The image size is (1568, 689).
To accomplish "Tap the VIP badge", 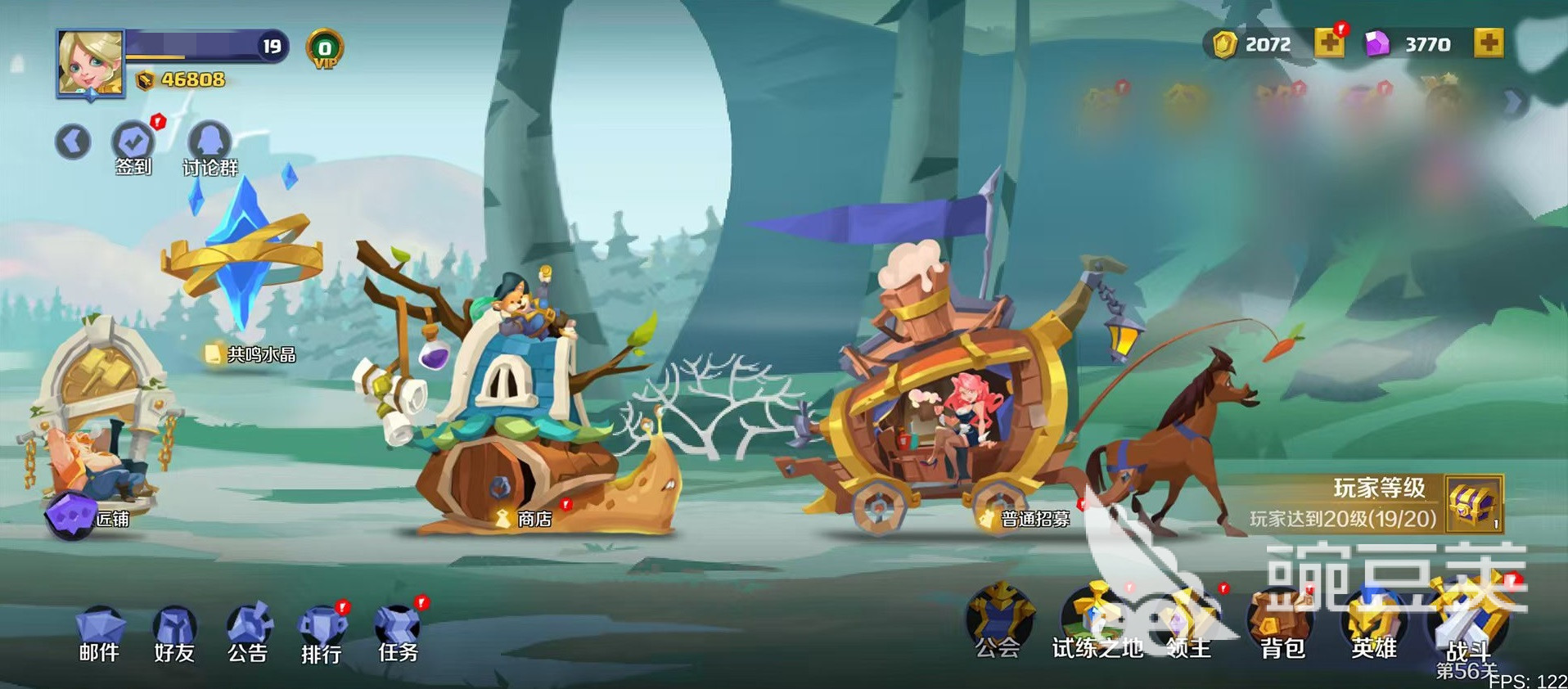I will (324, 49).
